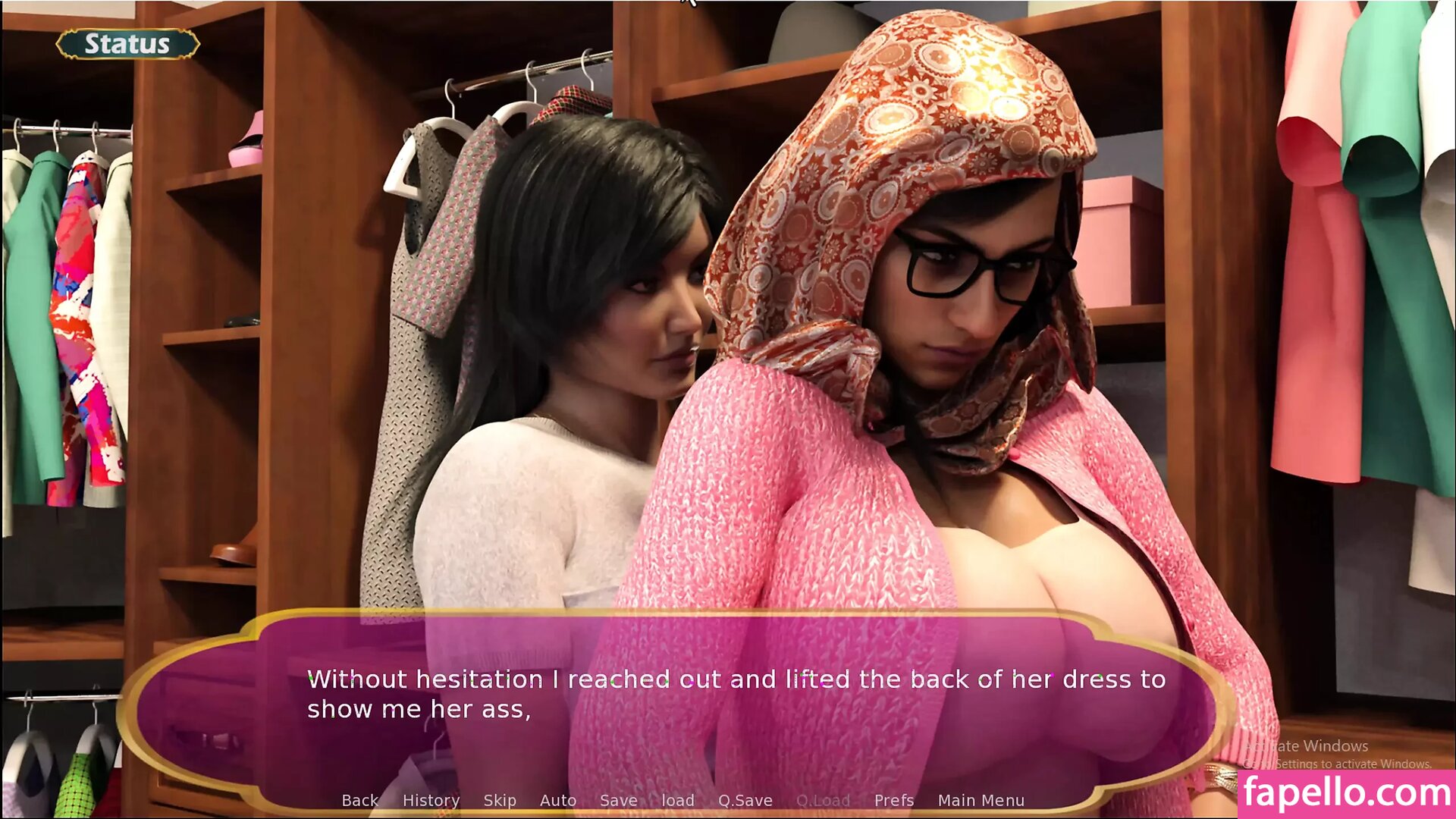Click the fapello.com watermark link
Viewport: 1456px width, 819px height.
pos(1347,793)
